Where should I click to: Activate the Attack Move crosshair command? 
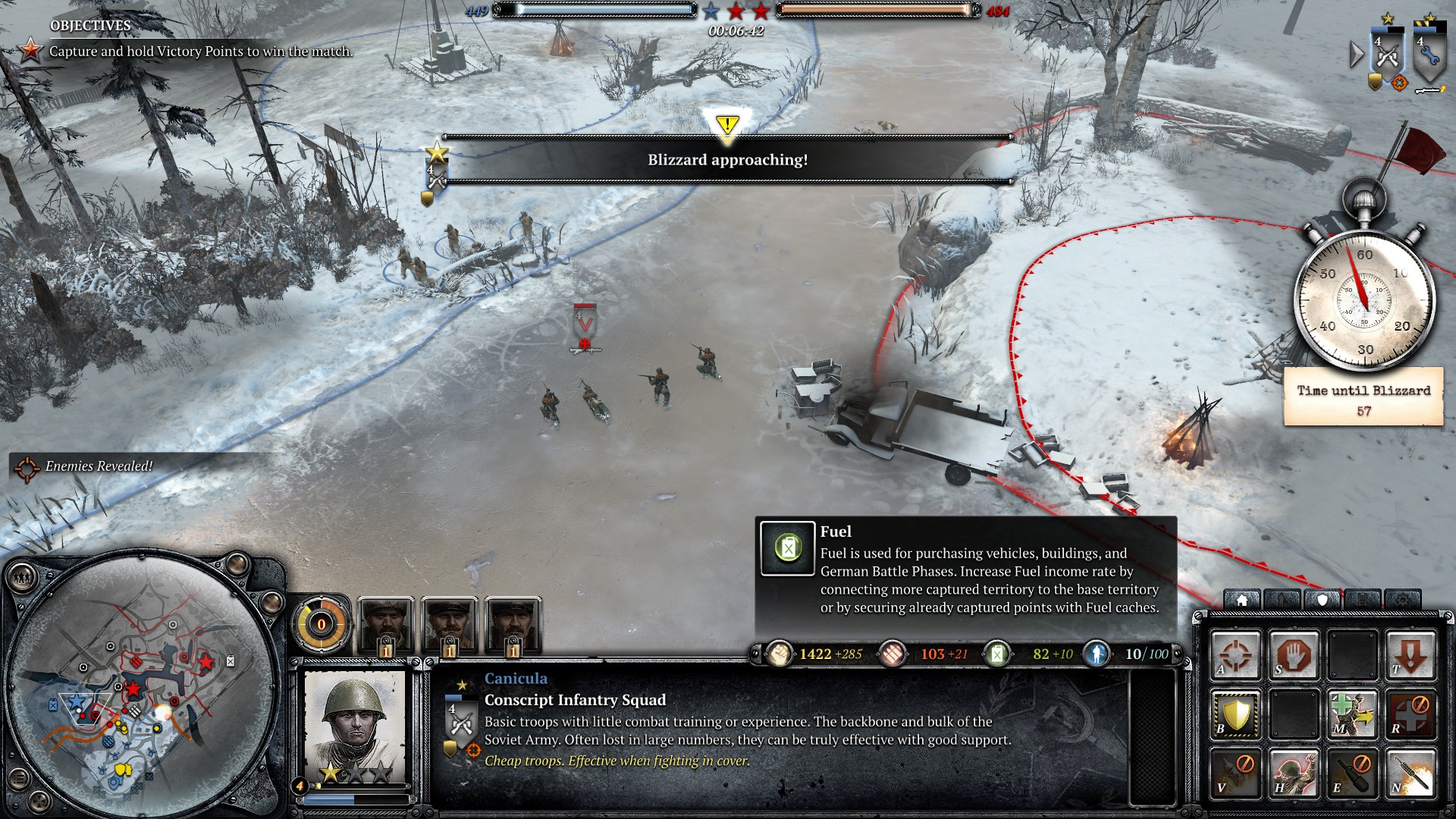pyautogui.click(x=1235, y=654)
